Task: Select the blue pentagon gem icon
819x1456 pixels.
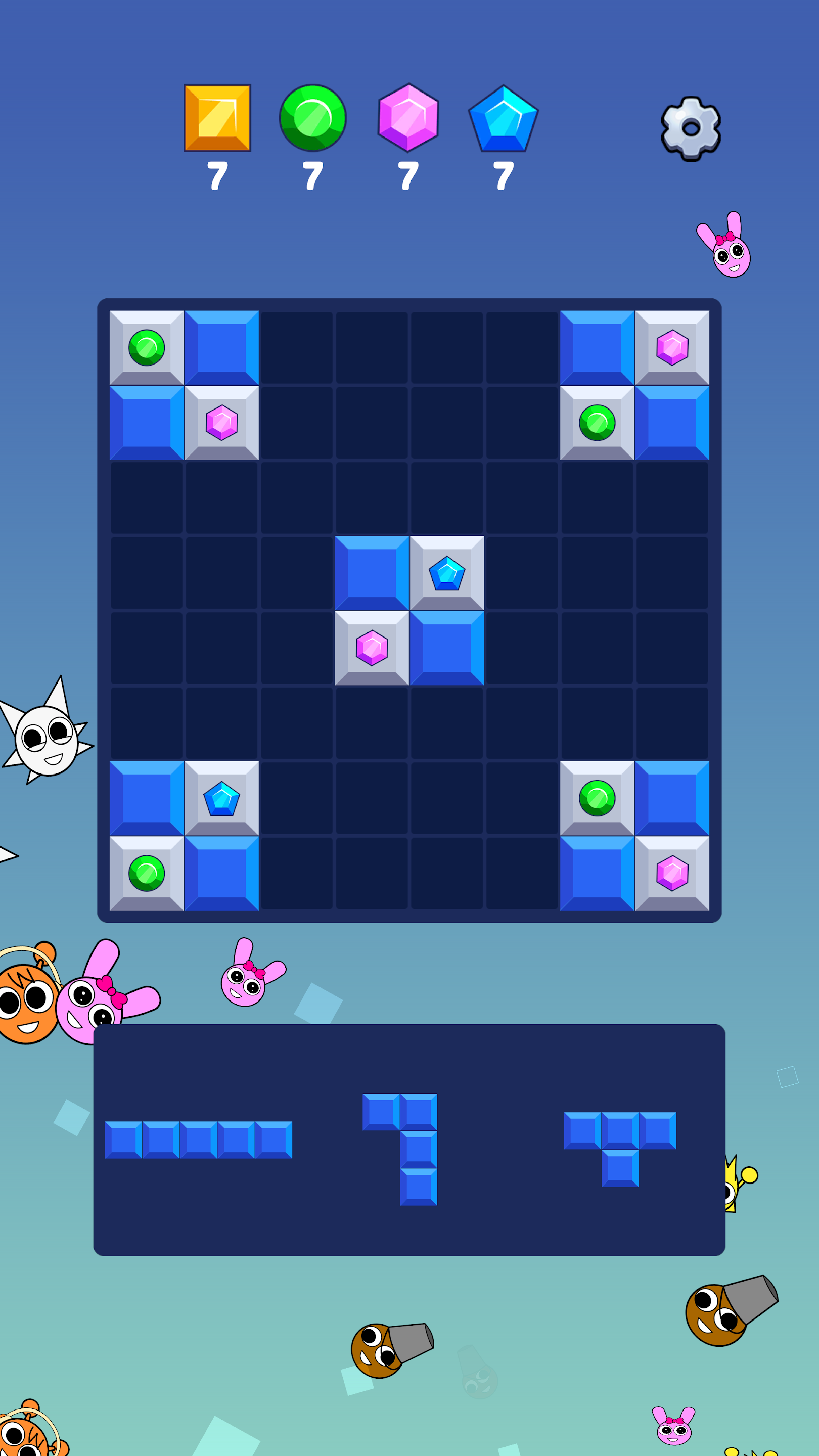Action: click(504, 119)
